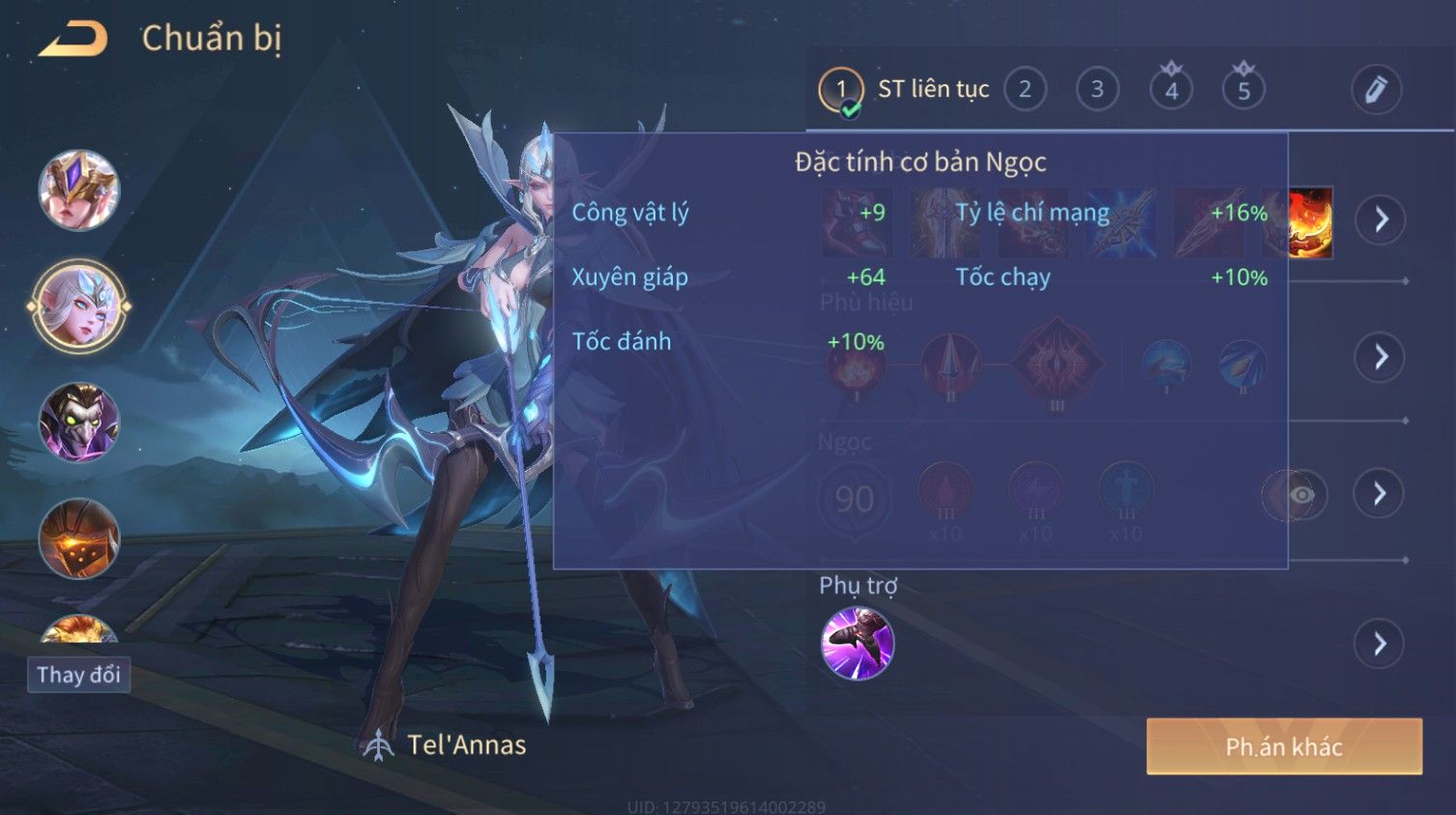Choose locked preset slot 4
The width and height of the screenshot is (1456, 815).
[x=1171, y=90]
